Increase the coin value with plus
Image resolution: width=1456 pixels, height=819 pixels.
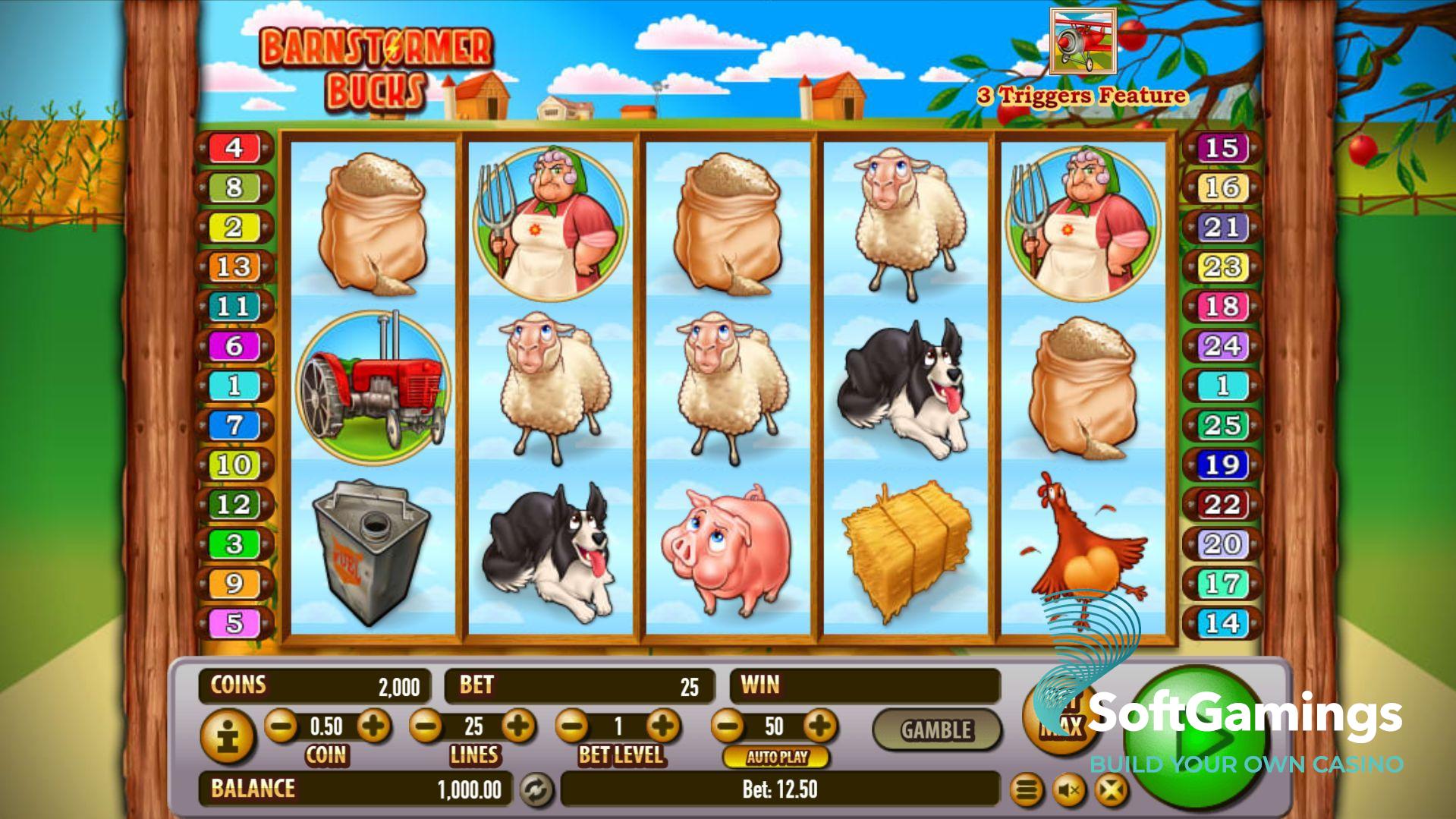[373, 726]
